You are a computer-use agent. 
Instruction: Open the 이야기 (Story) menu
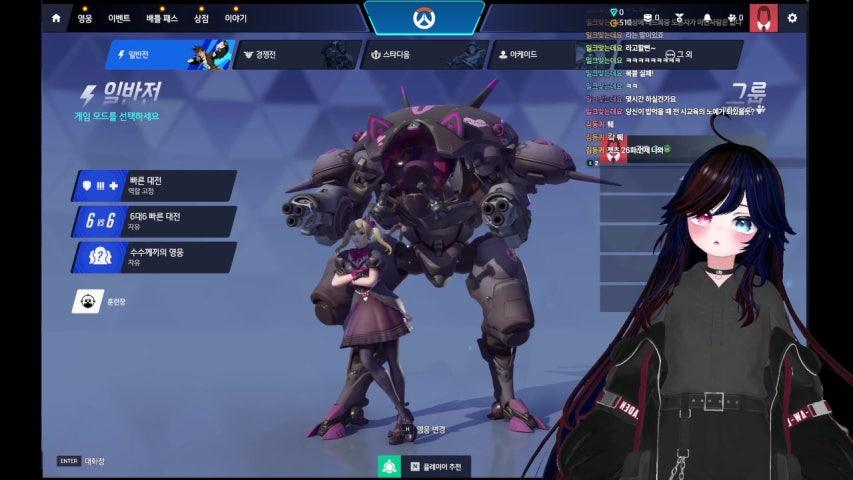(x=235, y=18)
